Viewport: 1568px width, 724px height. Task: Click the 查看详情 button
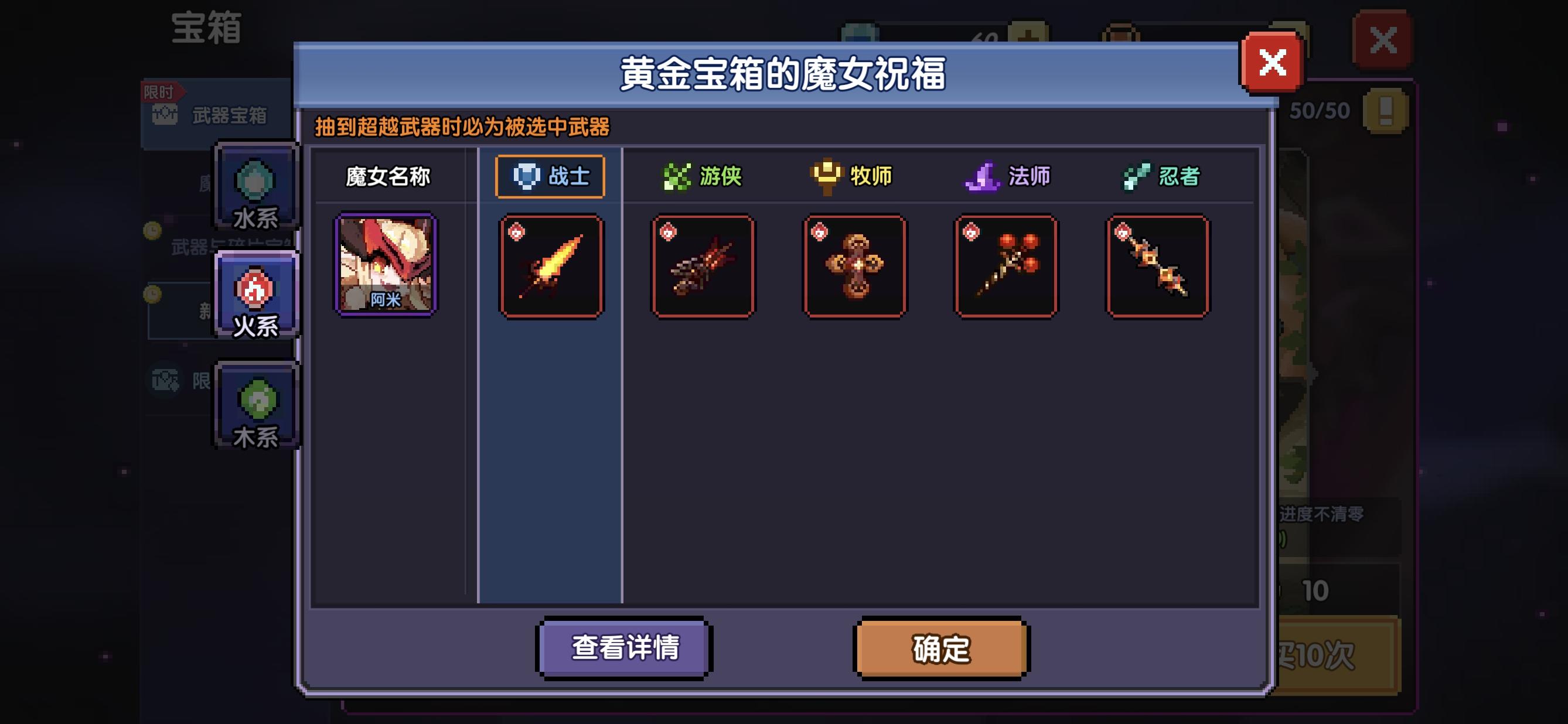click(623, 648)
